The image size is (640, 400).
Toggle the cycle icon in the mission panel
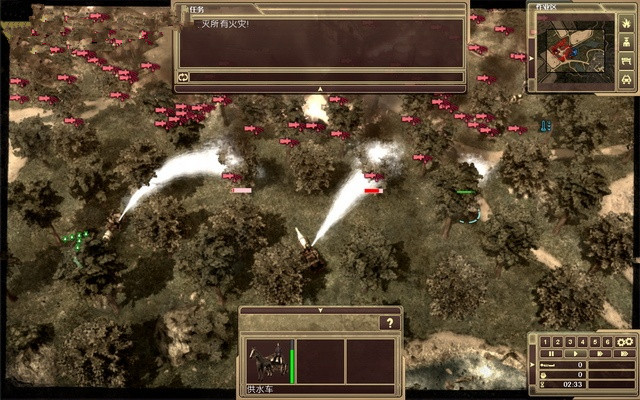(x=184, y=76)
